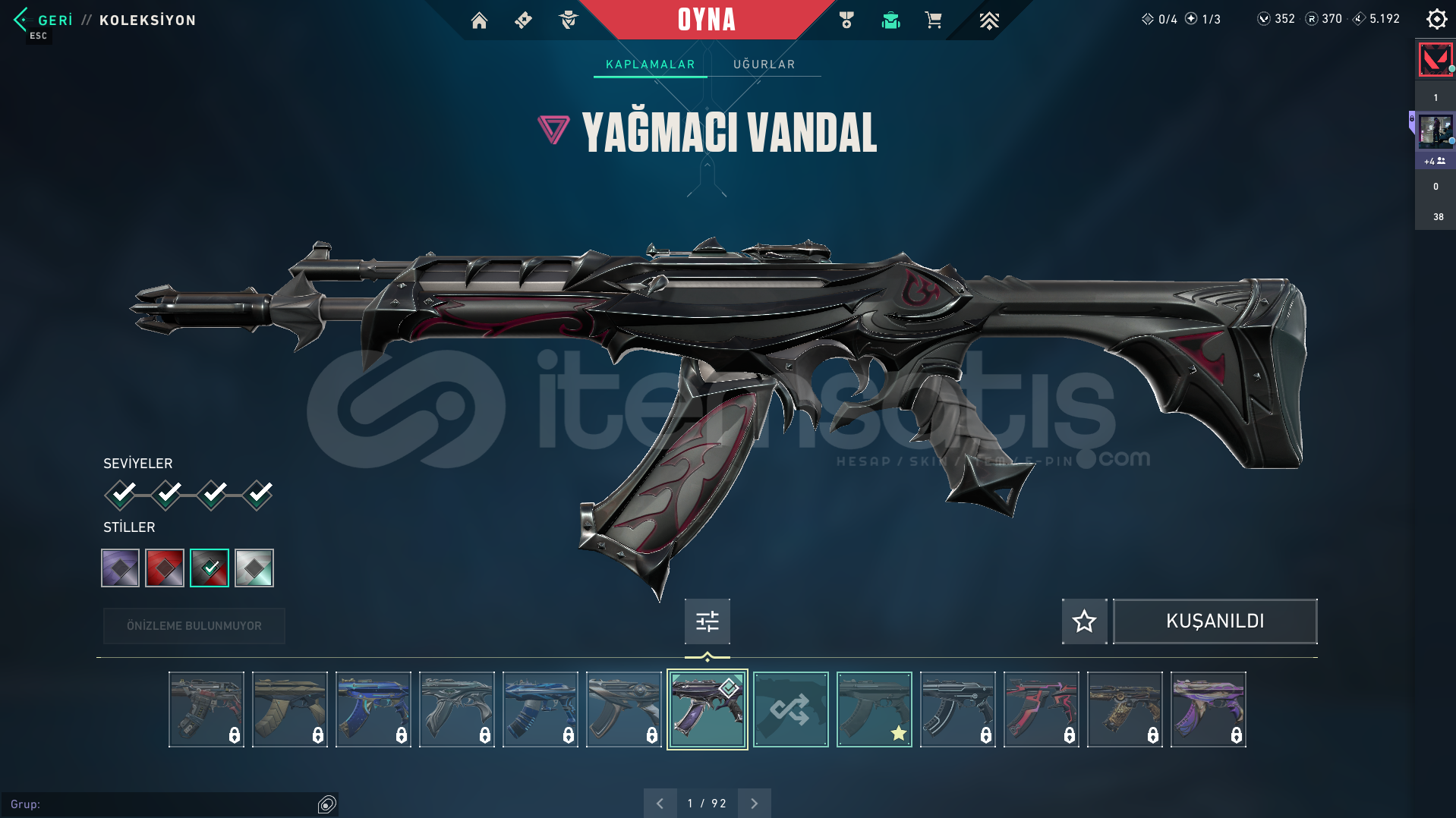
Task: Open the Store shopping cart icon
Action: pyautogui.click(x=934, y=20)
